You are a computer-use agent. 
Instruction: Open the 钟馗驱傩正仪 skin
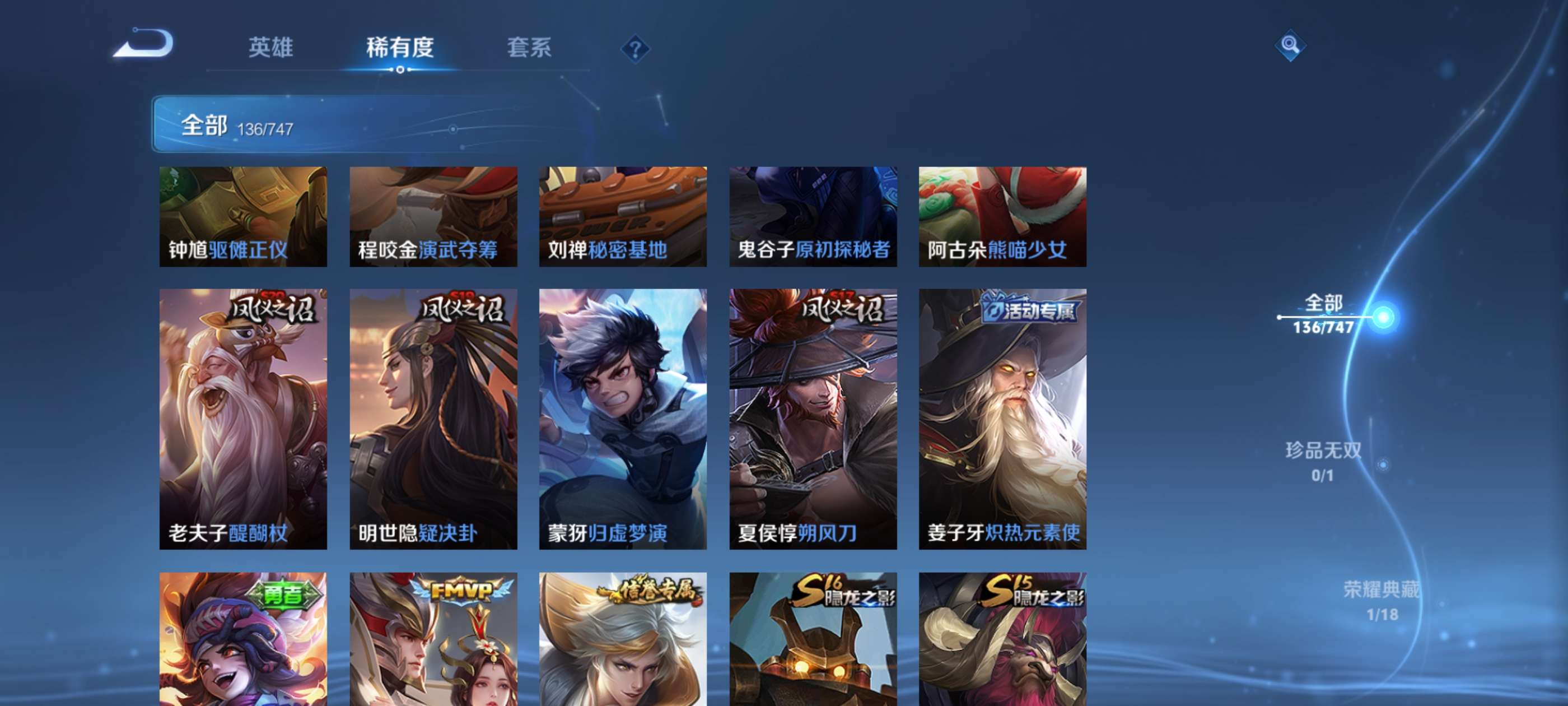click(x=242, y=216)
